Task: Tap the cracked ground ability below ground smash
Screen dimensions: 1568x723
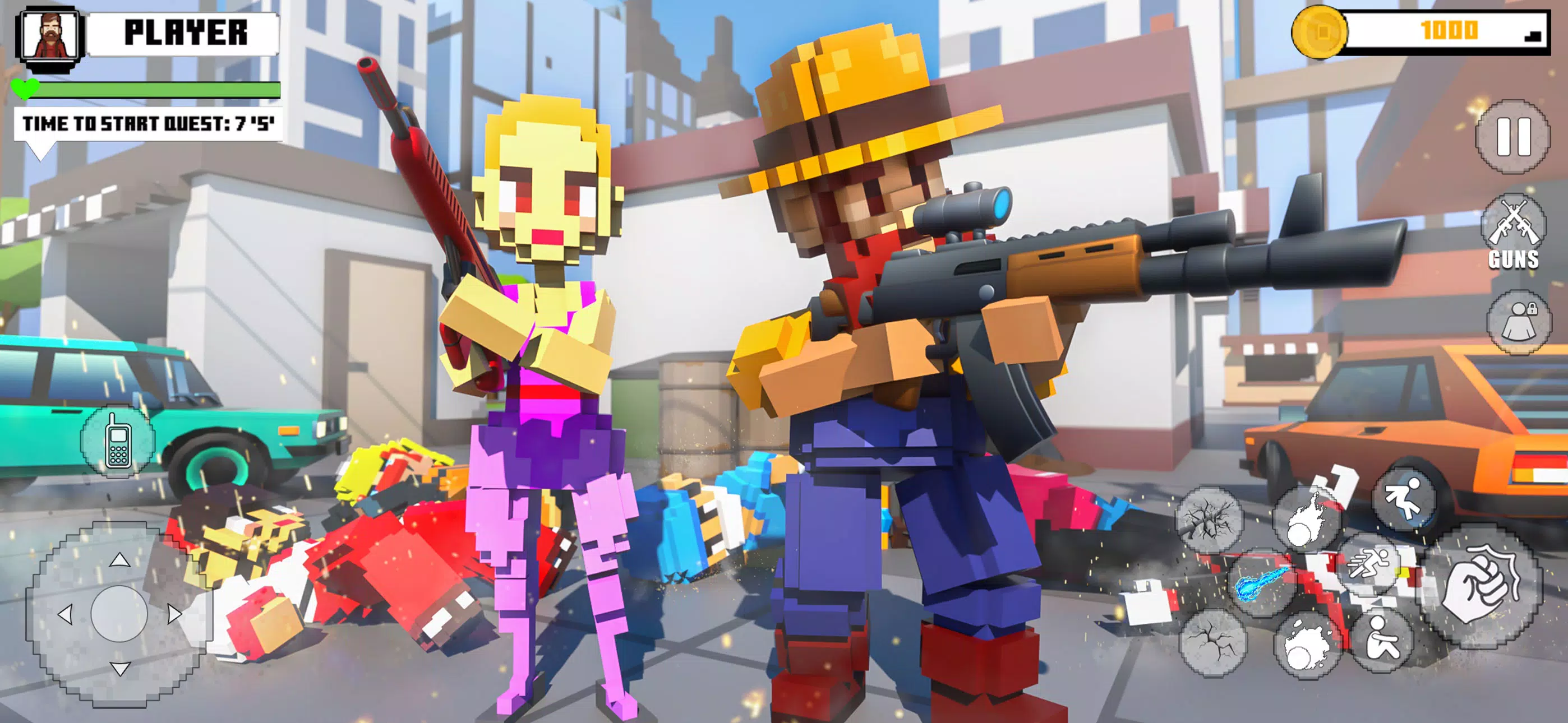Action: [x=1211, y=642]
